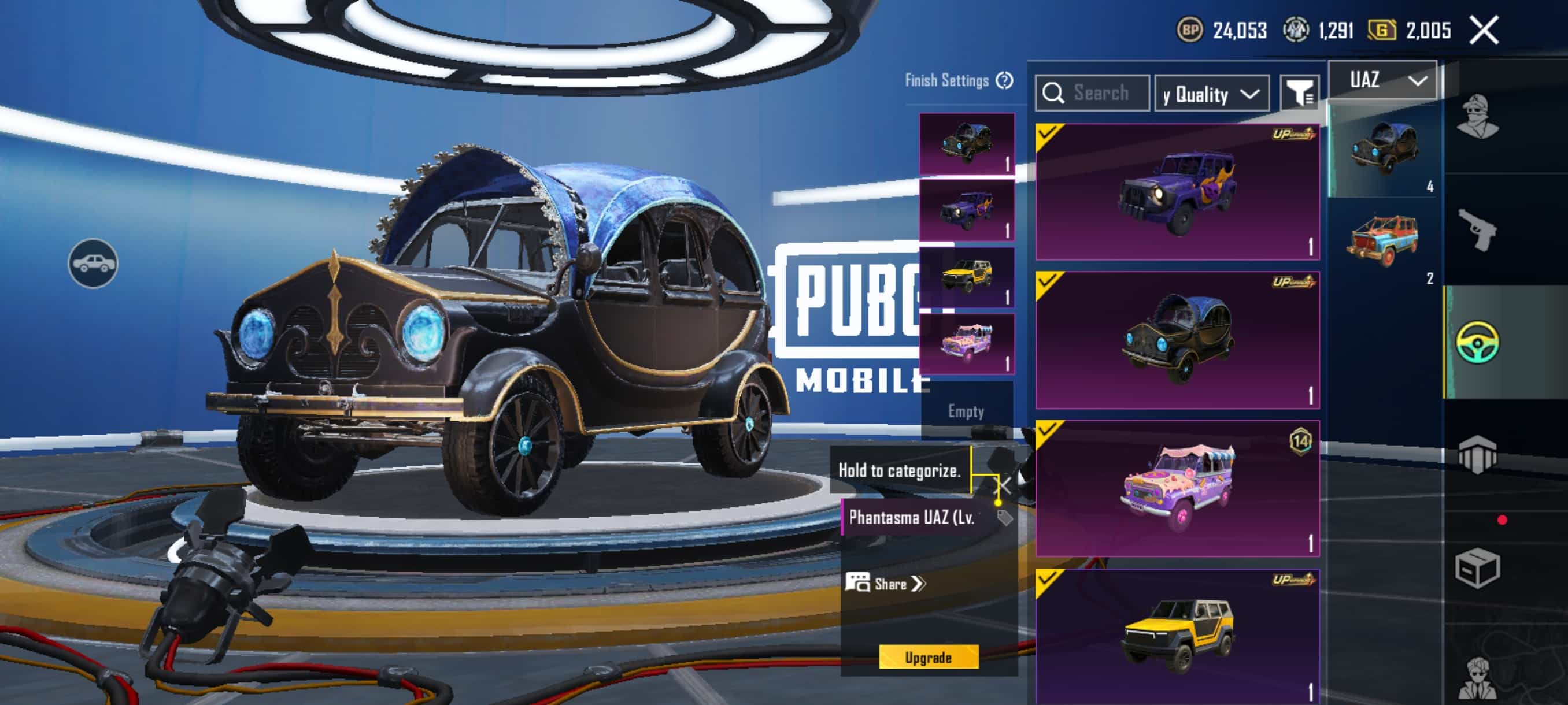The height and width of the screenshot is (705, 1568).
Task: Open the character outfit tab
Action: 1477,117
